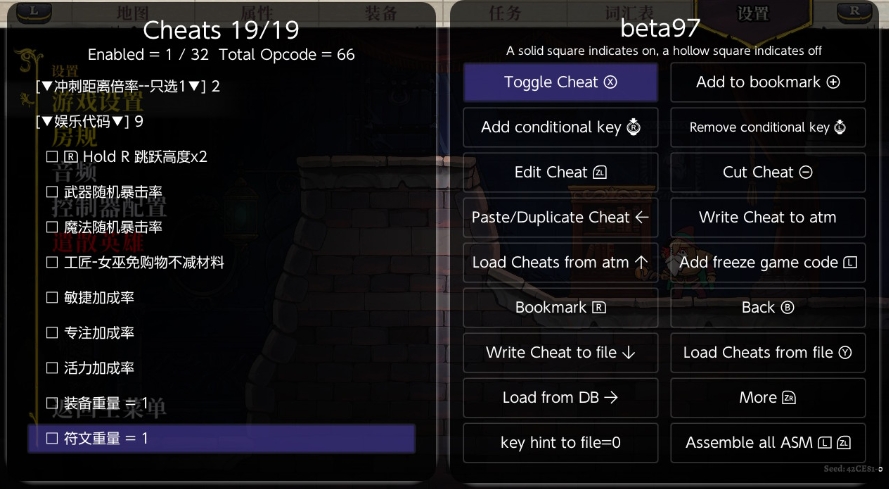The height and width of the screenshot is (489, 889).
Task: Click Add freeze game code
Action: pyautogui.click(x=767, y=262)
